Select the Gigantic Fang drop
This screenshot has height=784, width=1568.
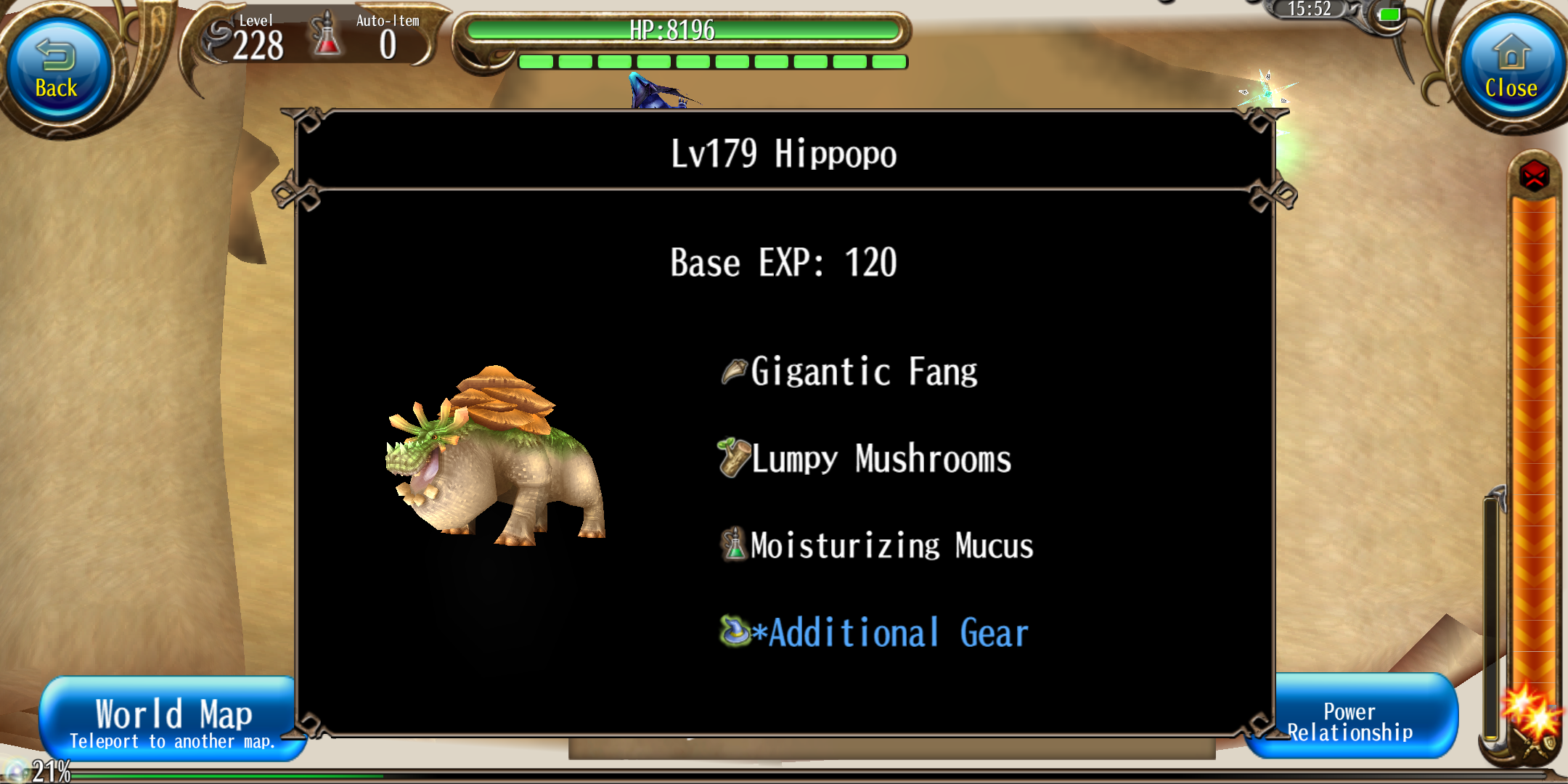click(849, 372)
